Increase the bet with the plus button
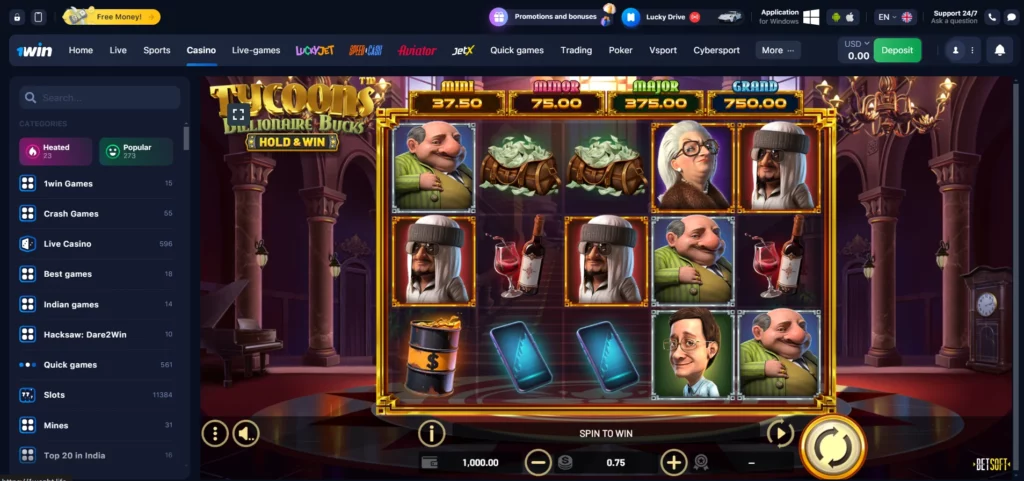This screenshot has width=1024, height=481. click(673, 462)
